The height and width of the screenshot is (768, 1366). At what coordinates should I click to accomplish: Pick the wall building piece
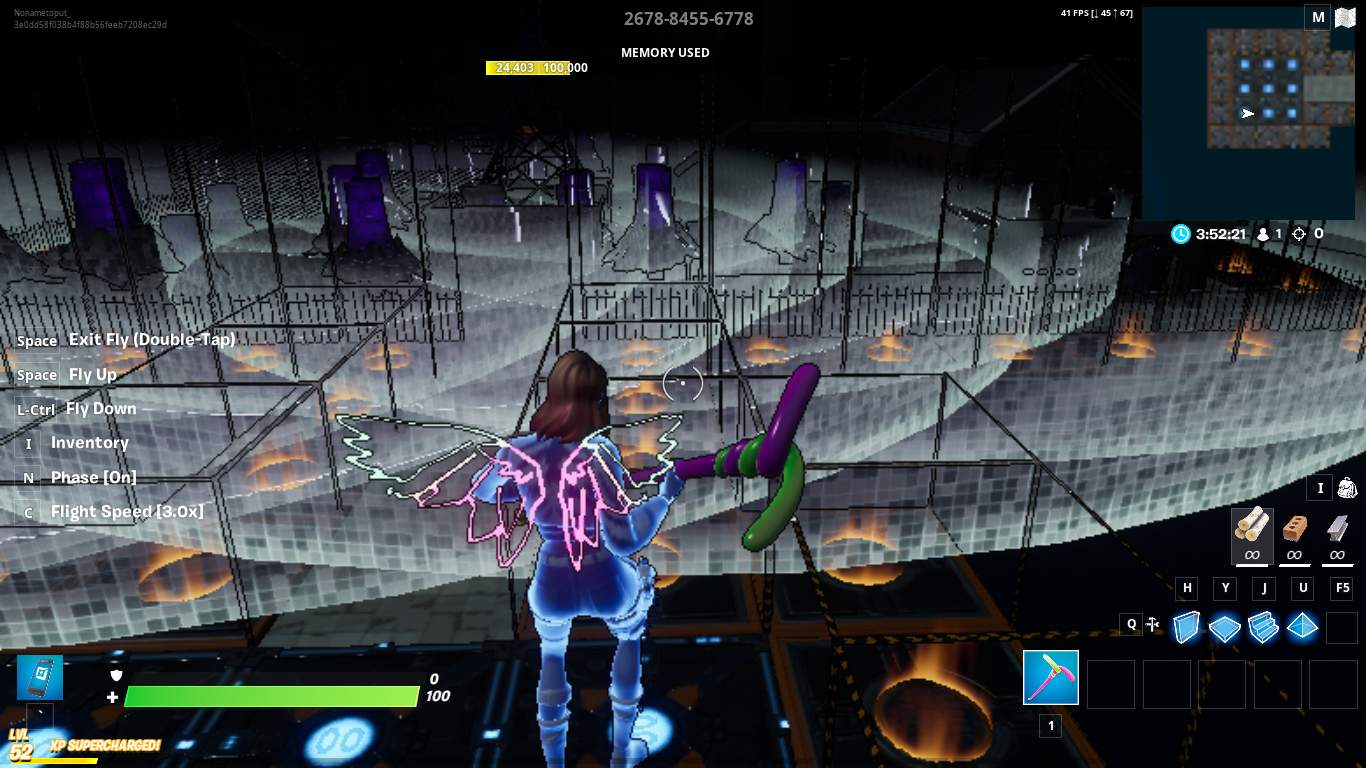point(1186,627)
